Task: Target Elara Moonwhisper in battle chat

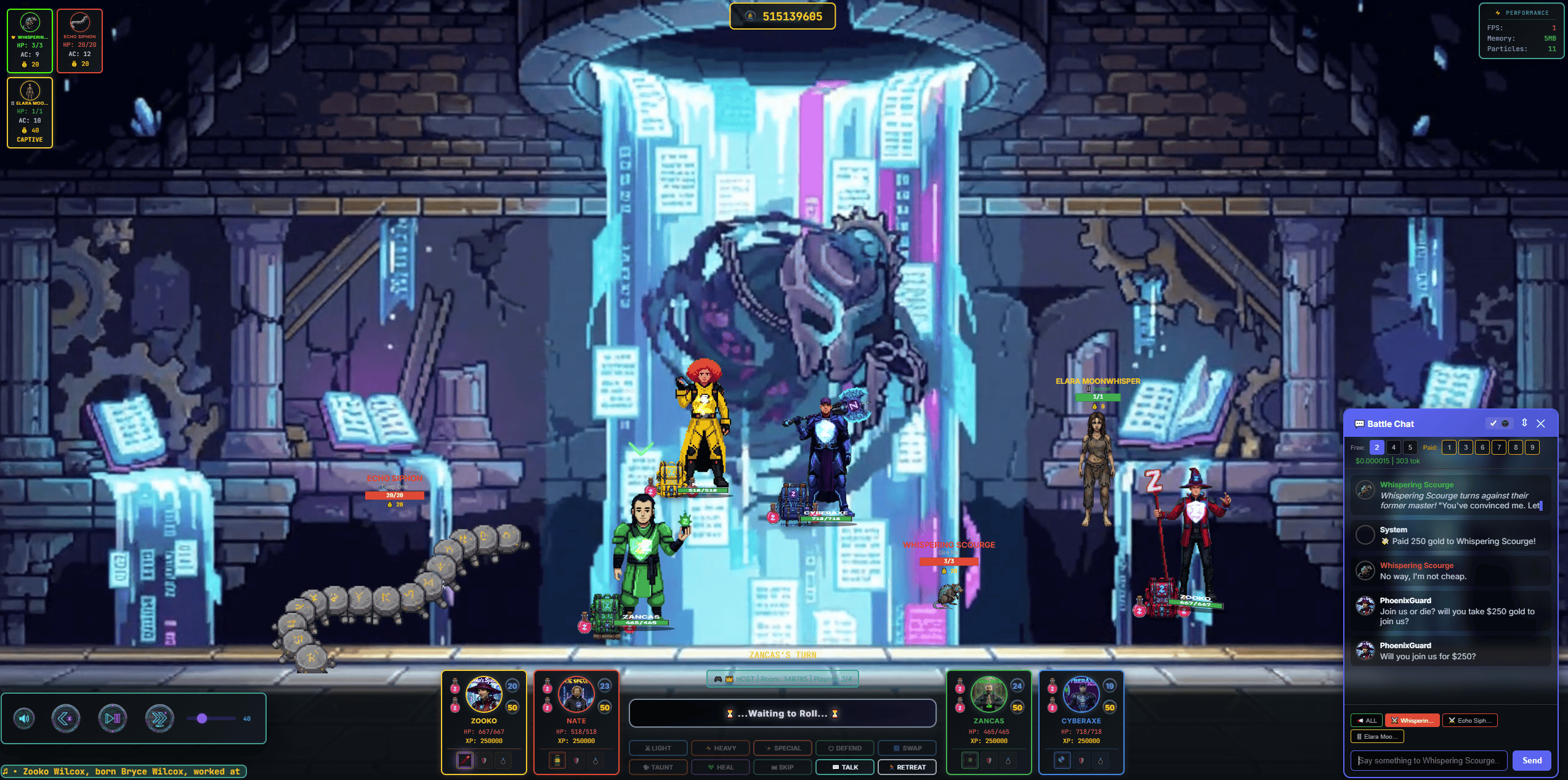Action: tap(1376, 736)
